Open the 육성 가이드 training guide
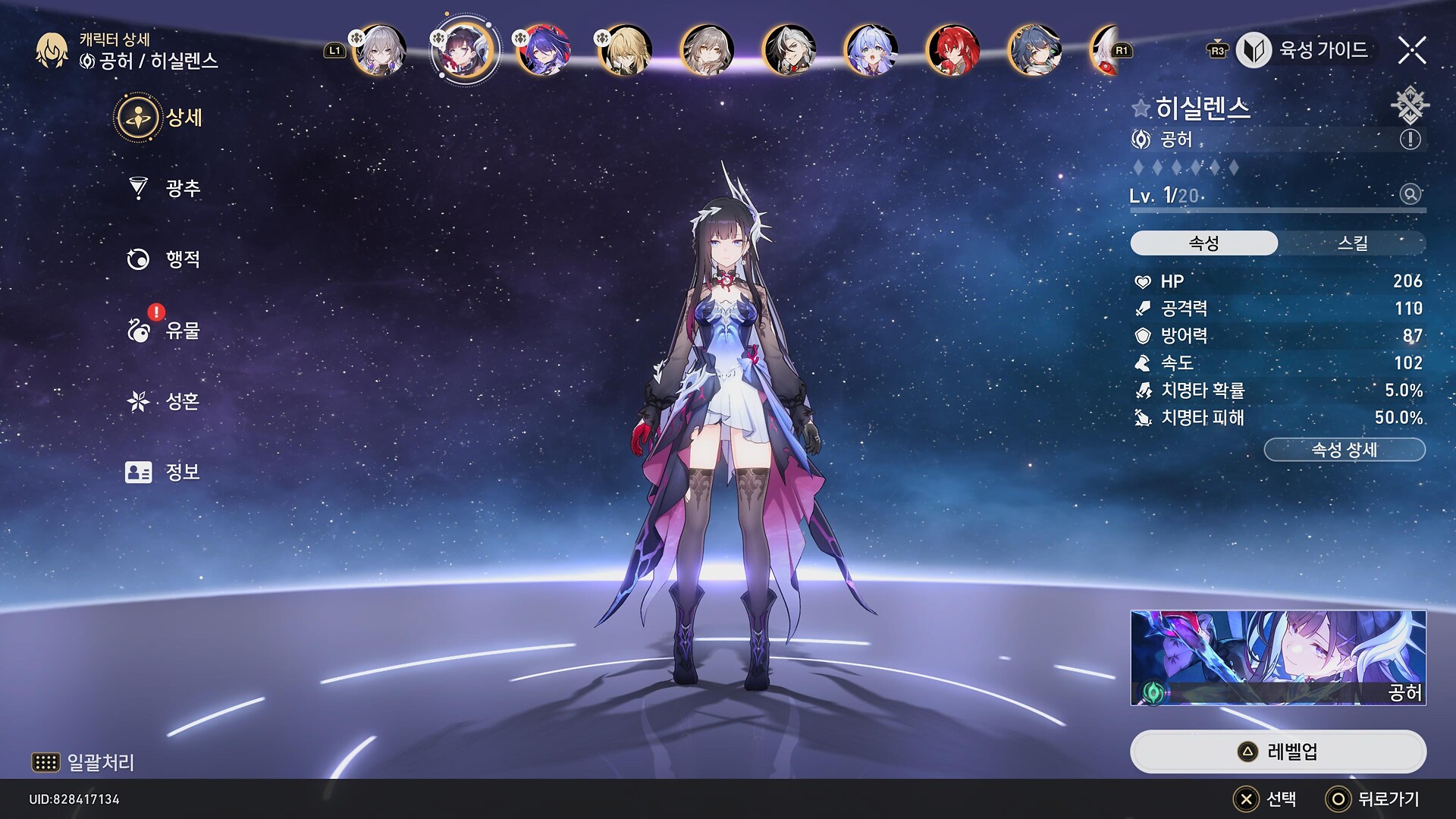The height and width of the screenshot is (819, 1456). coord(1304,50)
